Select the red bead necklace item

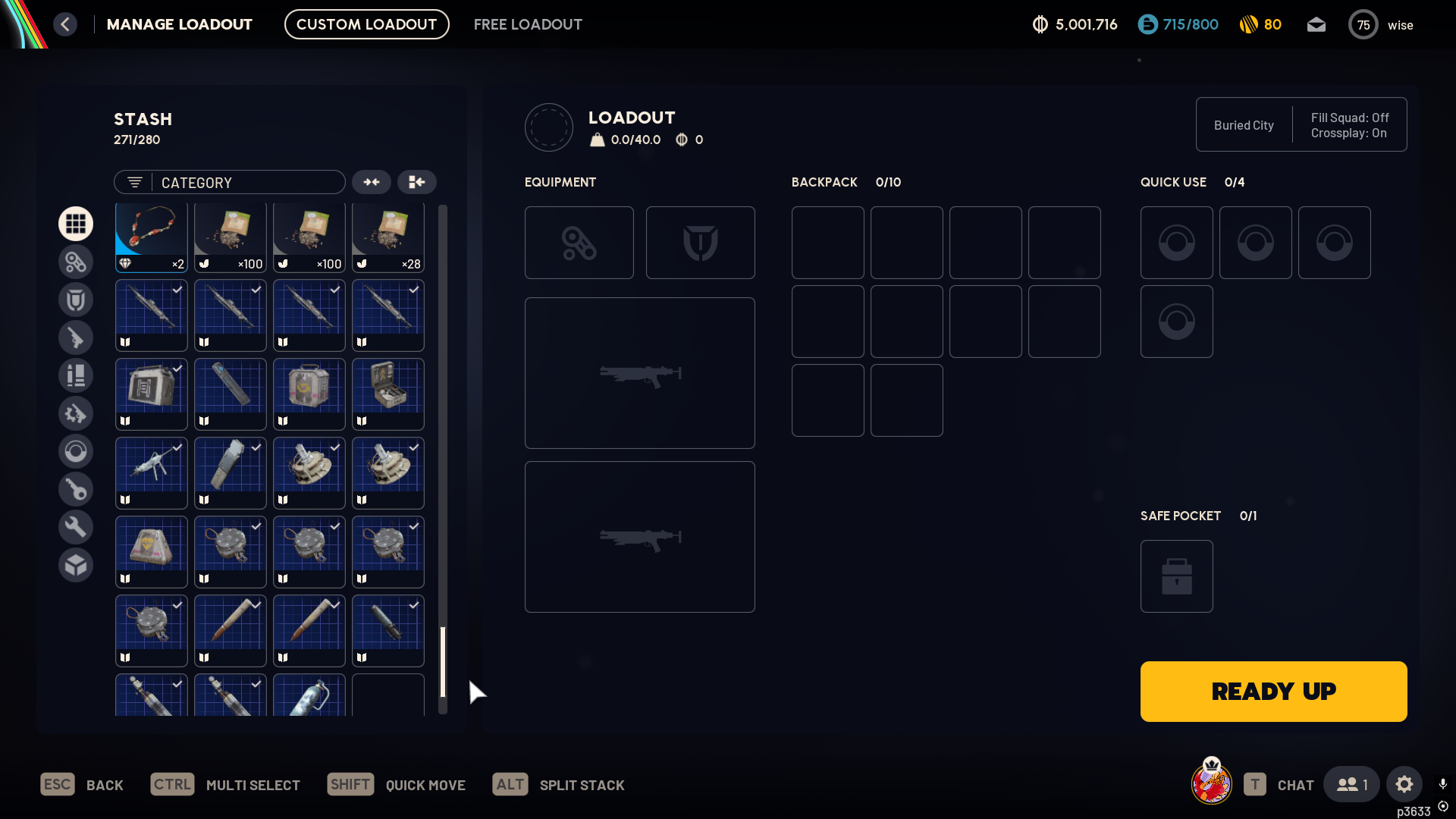pyautogui.click(x=152, y=237)
